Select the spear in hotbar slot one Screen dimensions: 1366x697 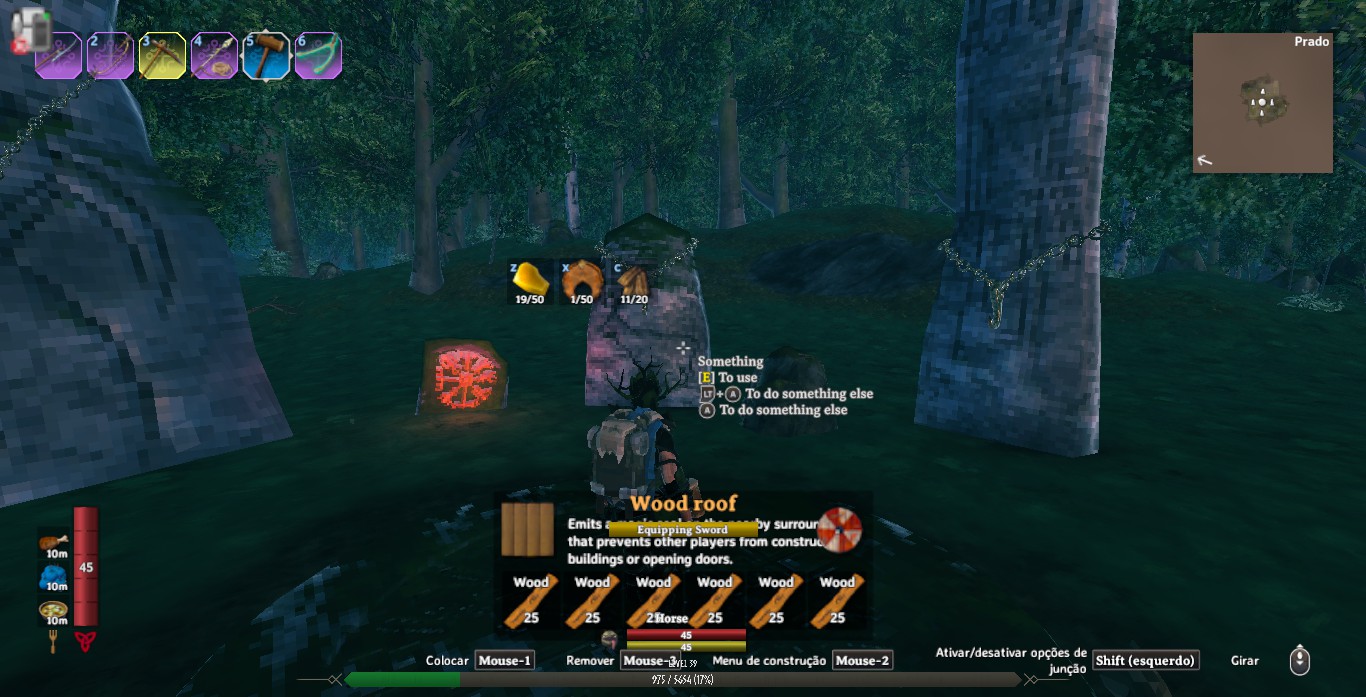click(59, 56)
